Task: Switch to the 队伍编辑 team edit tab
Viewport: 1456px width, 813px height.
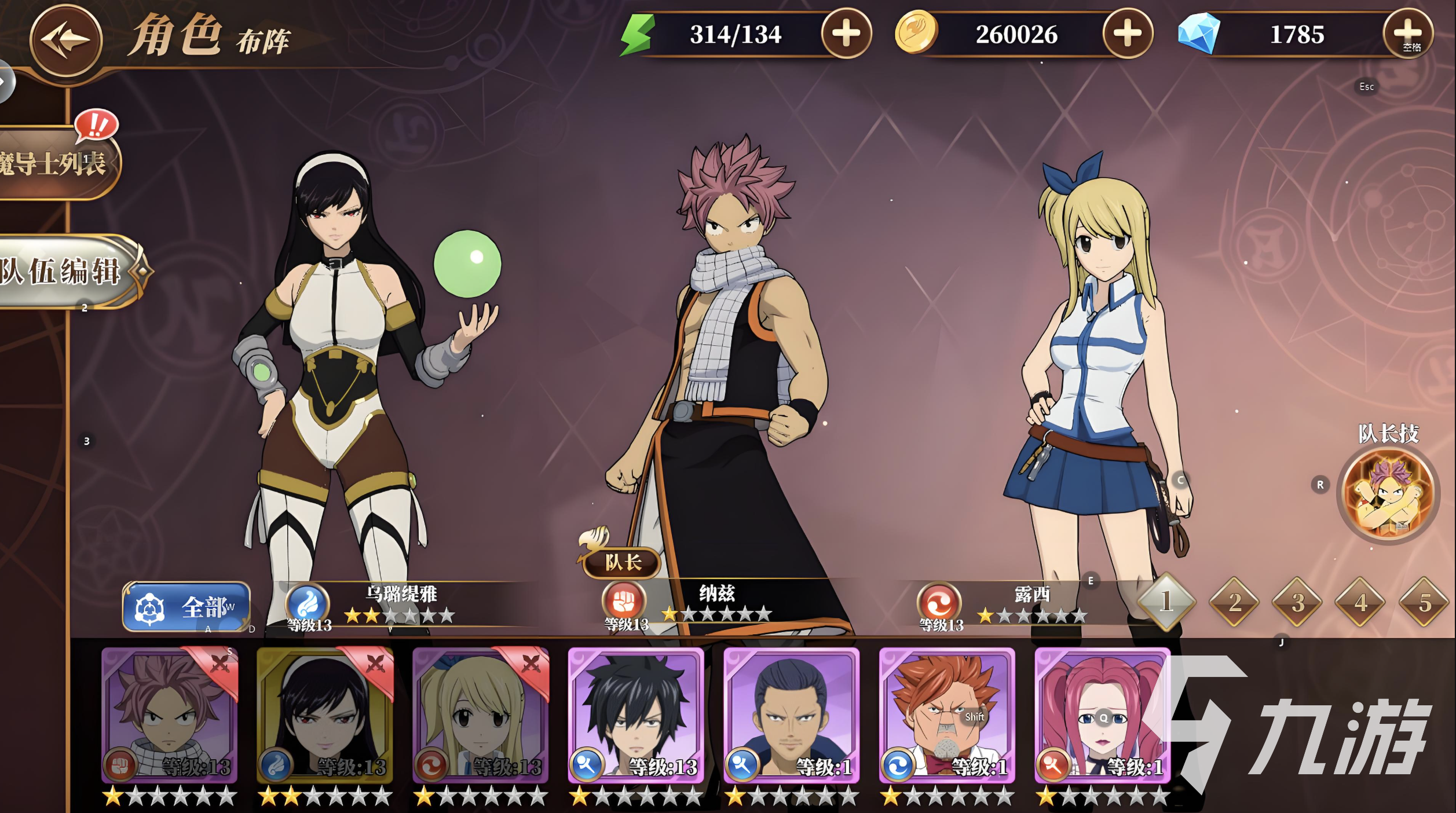Action: click(x=64, y=272)
